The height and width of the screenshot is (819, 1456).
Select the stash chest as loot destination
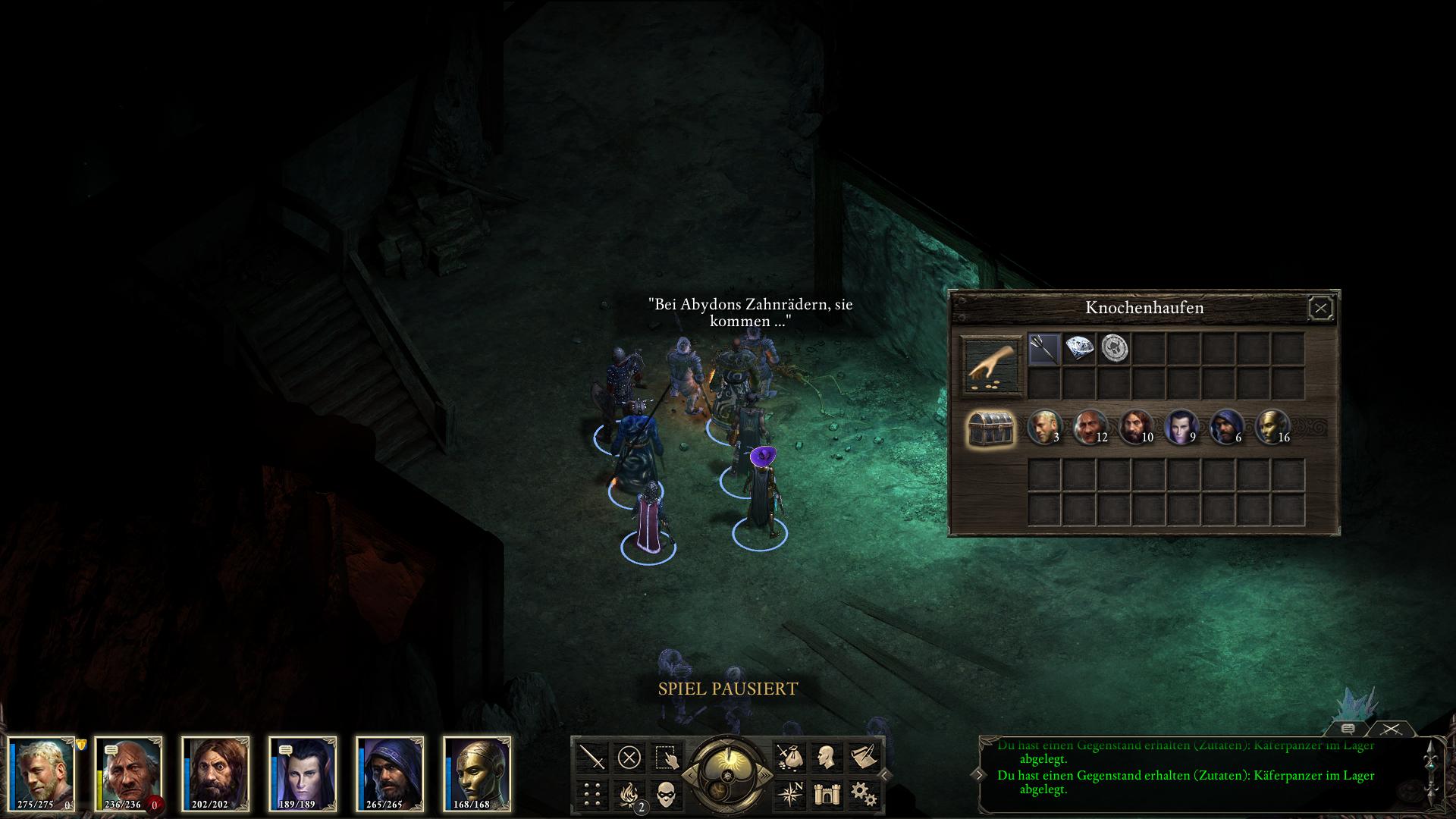tap(991, 429)
